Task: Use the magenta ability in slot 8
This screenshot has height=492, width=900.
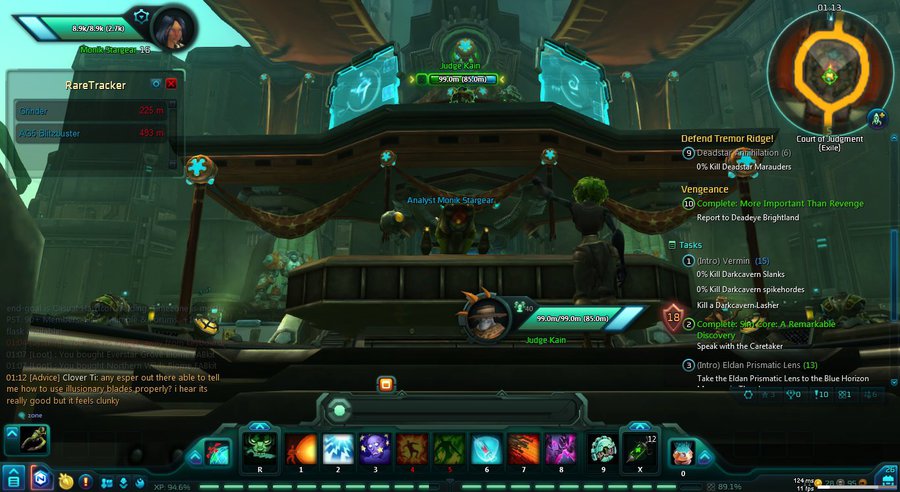Action: [560, 449]
